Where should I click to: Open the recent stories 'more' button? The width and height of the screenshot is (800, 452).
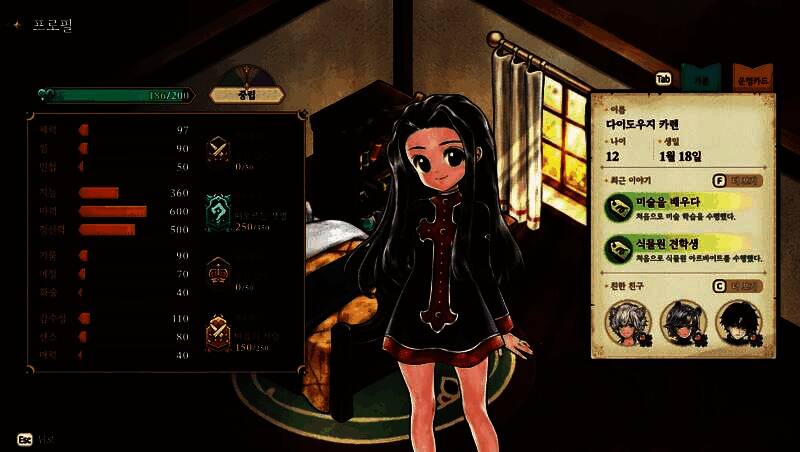click(738, 181)
